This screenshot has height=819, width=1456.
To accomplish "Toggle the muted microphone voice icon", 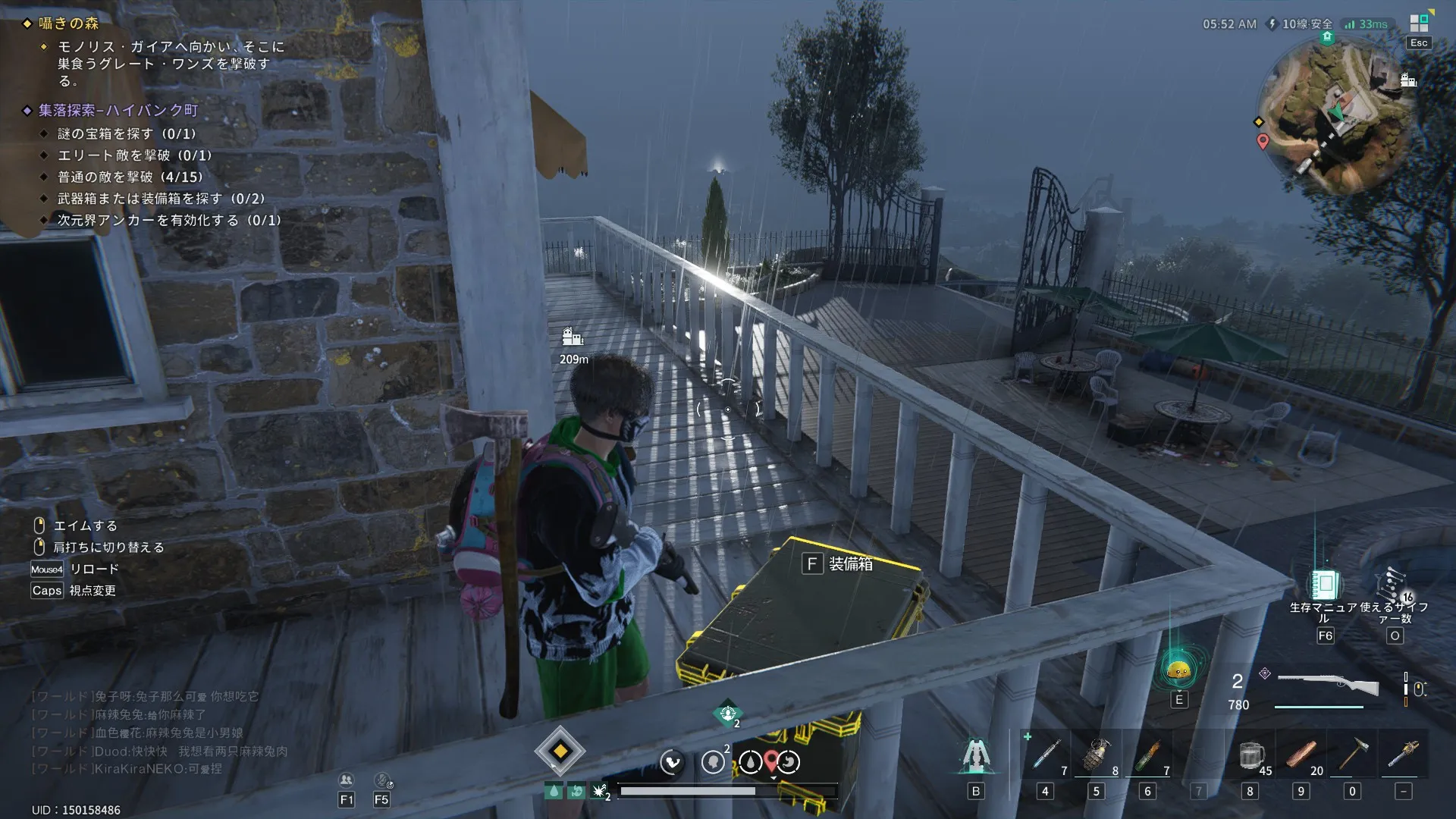I will click(x=382, y=780).
